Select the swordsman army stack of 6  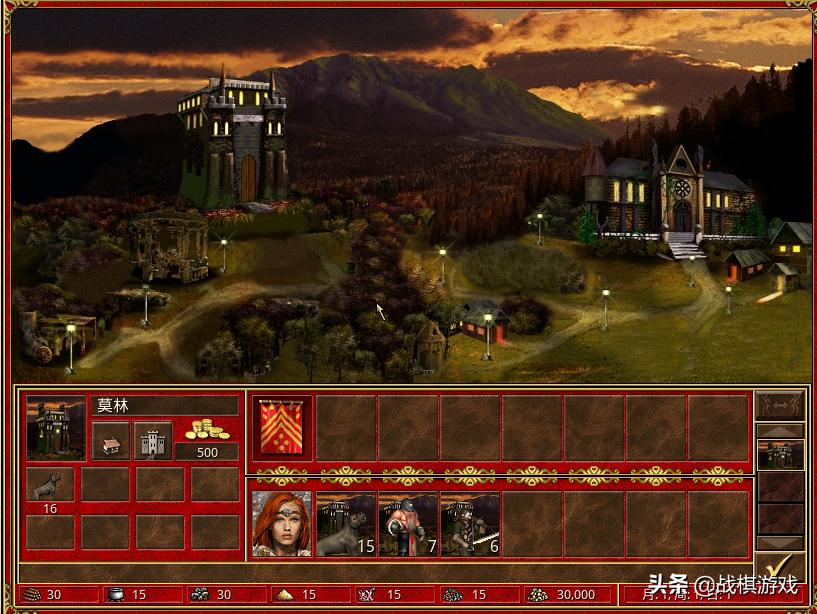tap(469, 523)
